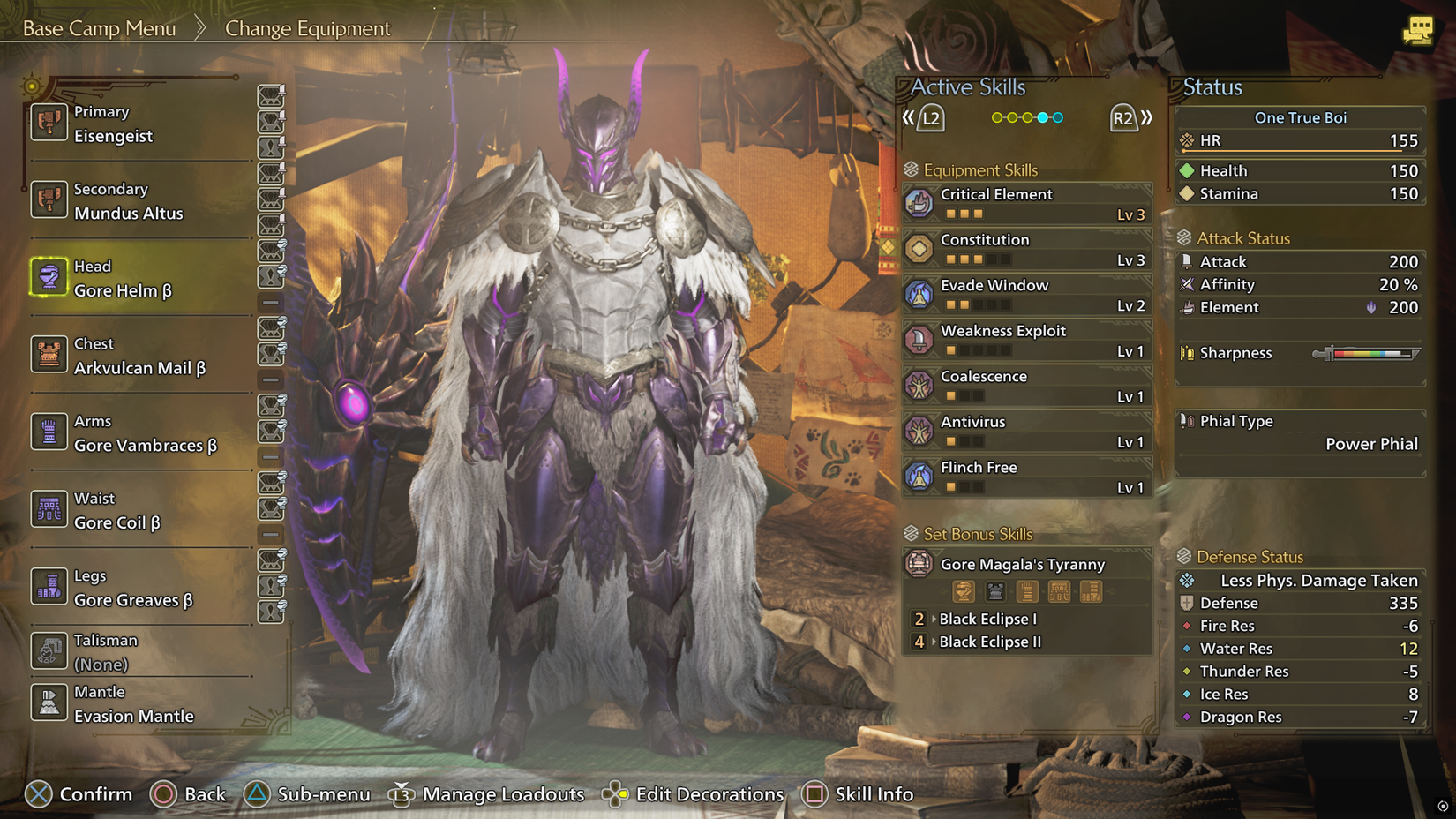This screenshot has width=1456, height=819.
Task: Click the Weakness Exploit skill icon
Action: 920,340
